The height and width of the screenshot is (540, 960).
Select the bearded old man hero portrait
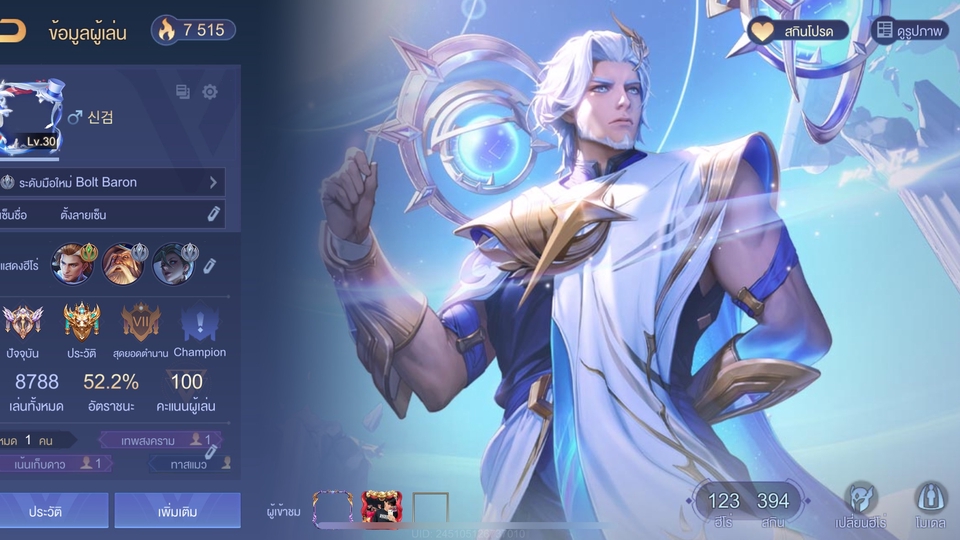[x=123, y=263]
